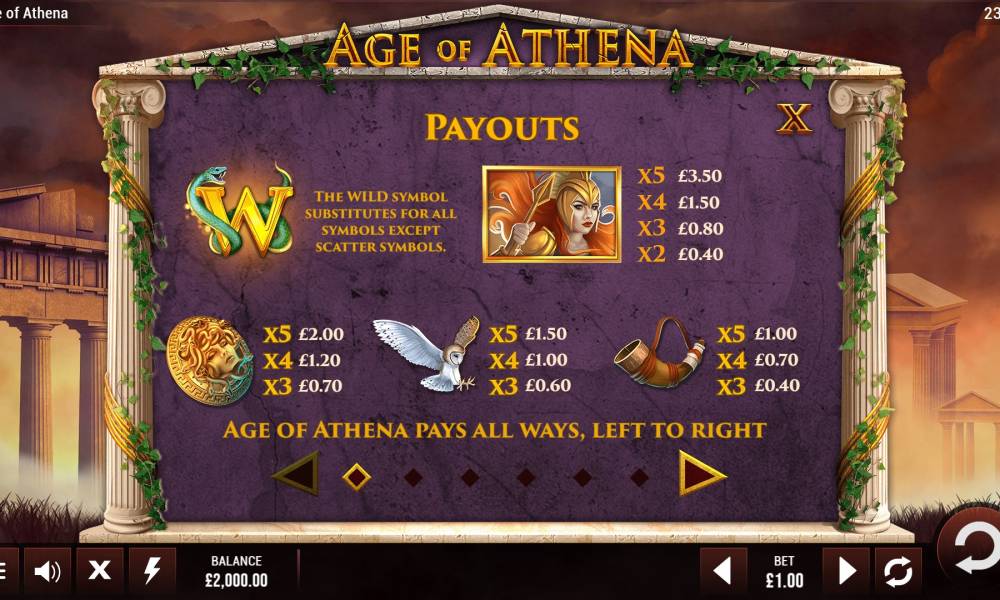This screenshot has width=1000, height=600.
Task: Open autoplay with the circular arrows button
Action: pyautogui.click(x=898, y=571)
